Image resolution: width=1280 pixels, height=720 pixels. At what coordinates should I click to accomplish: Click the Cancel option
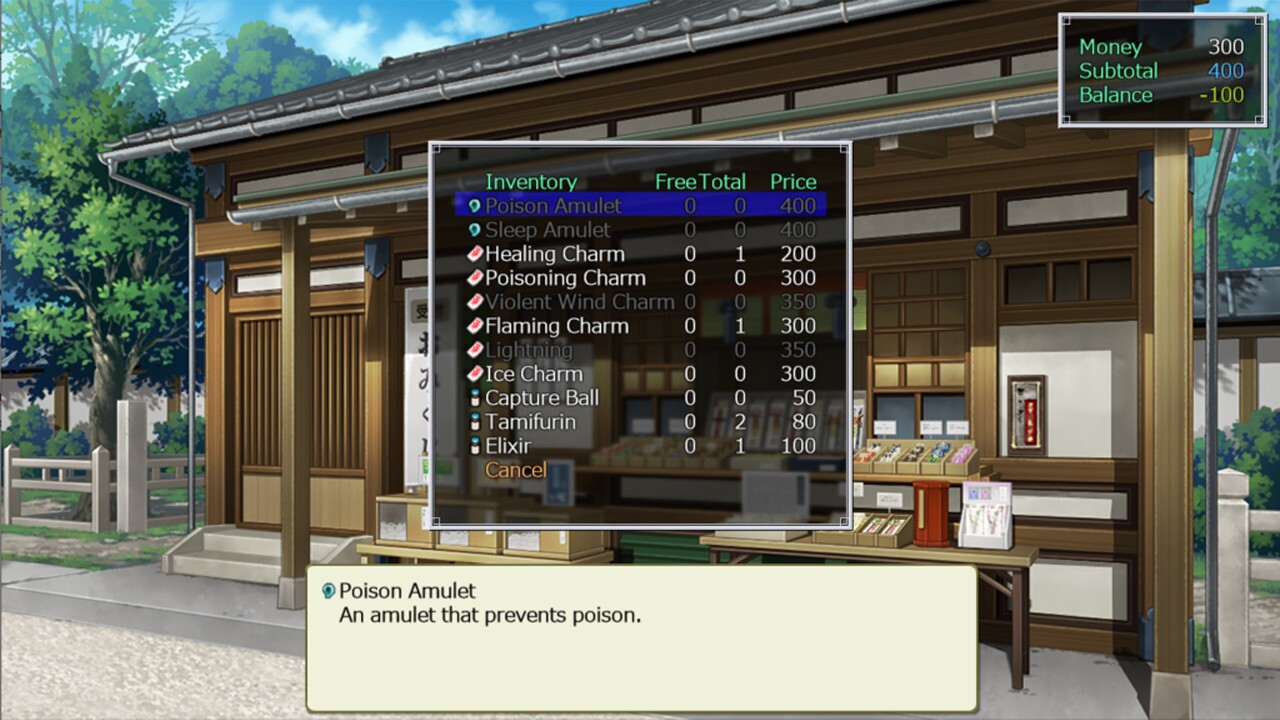(x=516, y=470)
